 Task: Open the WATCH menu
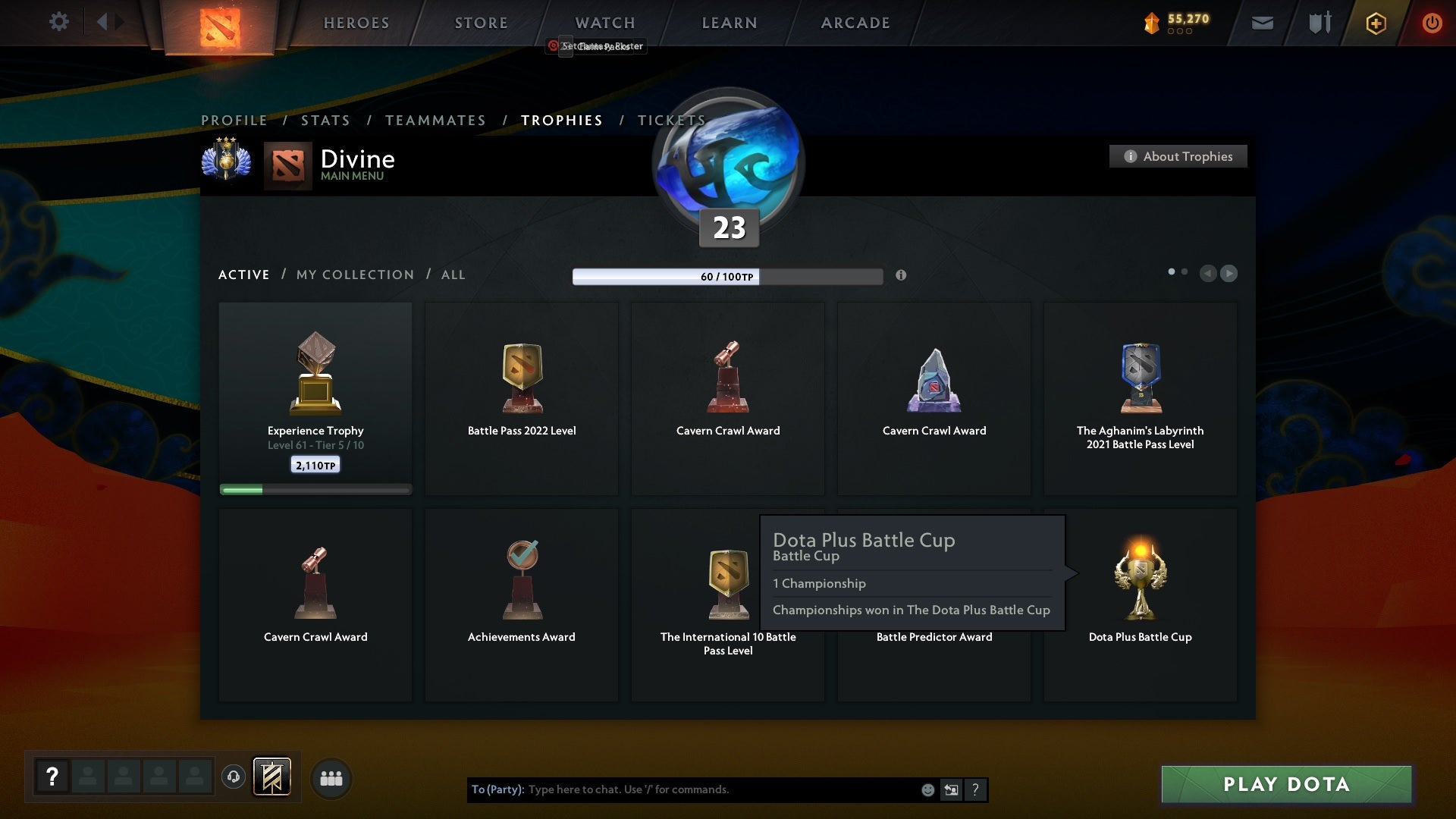(x=604, y=23)
